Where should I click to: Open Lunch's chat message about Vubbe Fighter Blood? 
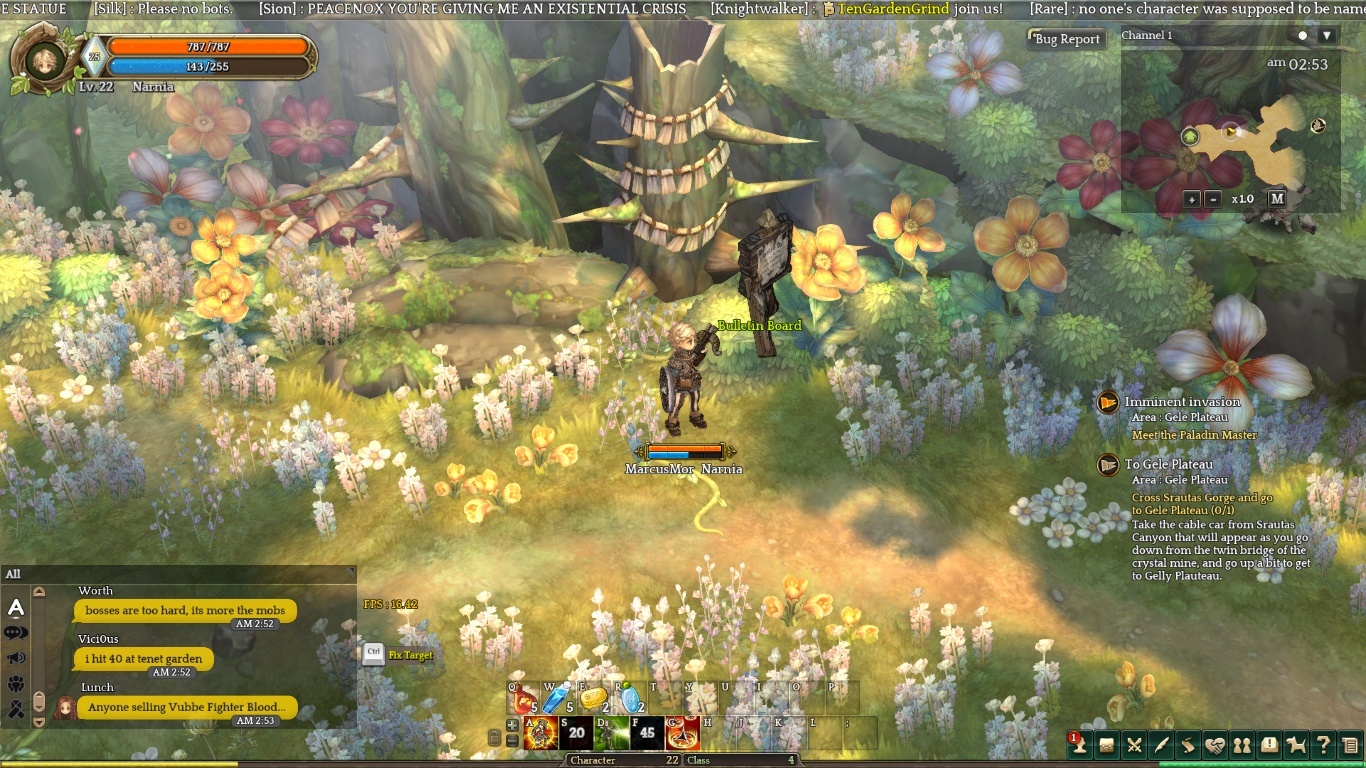(x=186, y=707)
